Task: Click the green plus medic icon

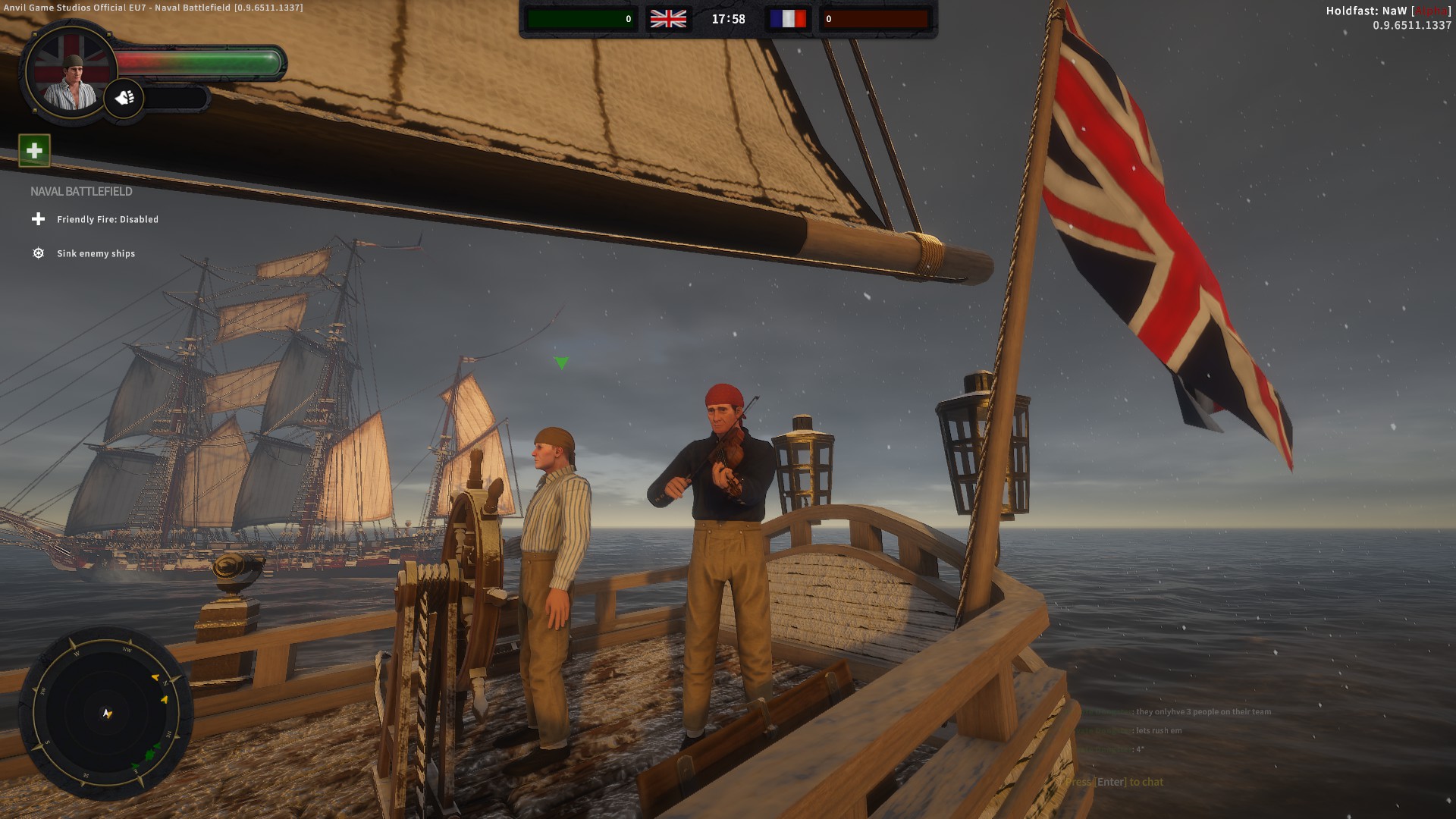Action: (x=35, y=152)
